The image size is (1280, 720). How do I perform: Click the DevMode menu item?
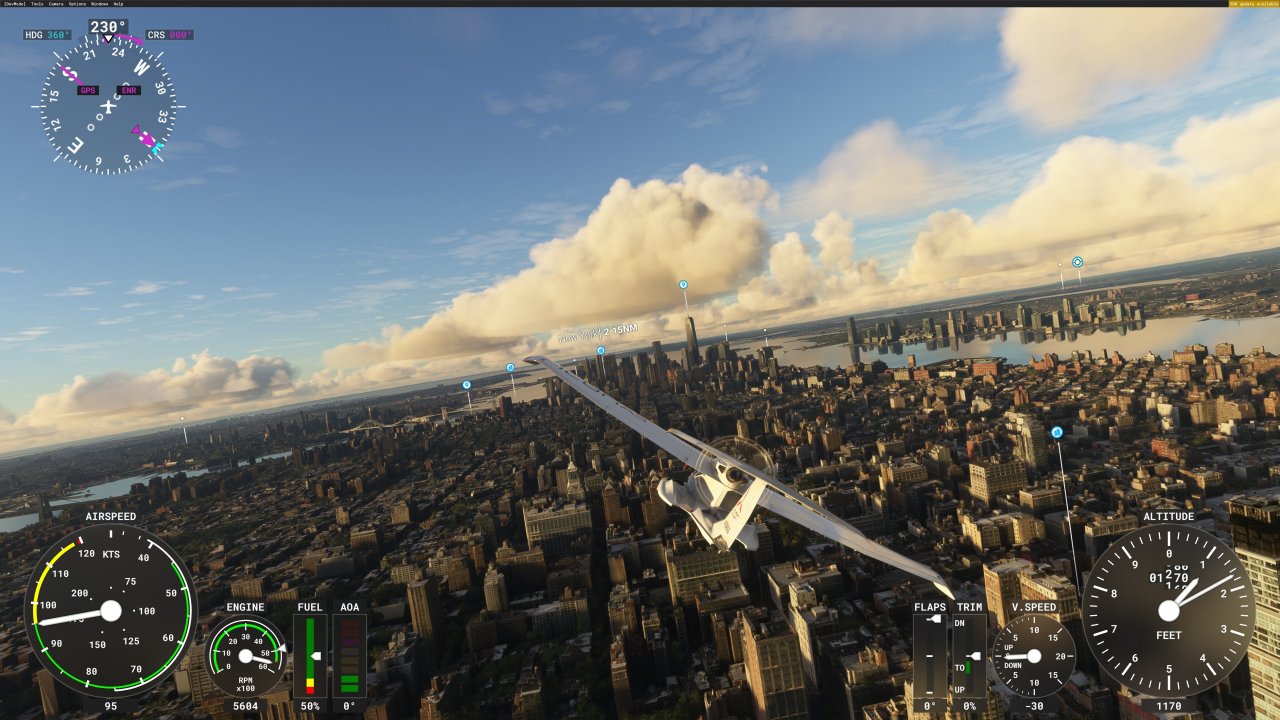14,4
